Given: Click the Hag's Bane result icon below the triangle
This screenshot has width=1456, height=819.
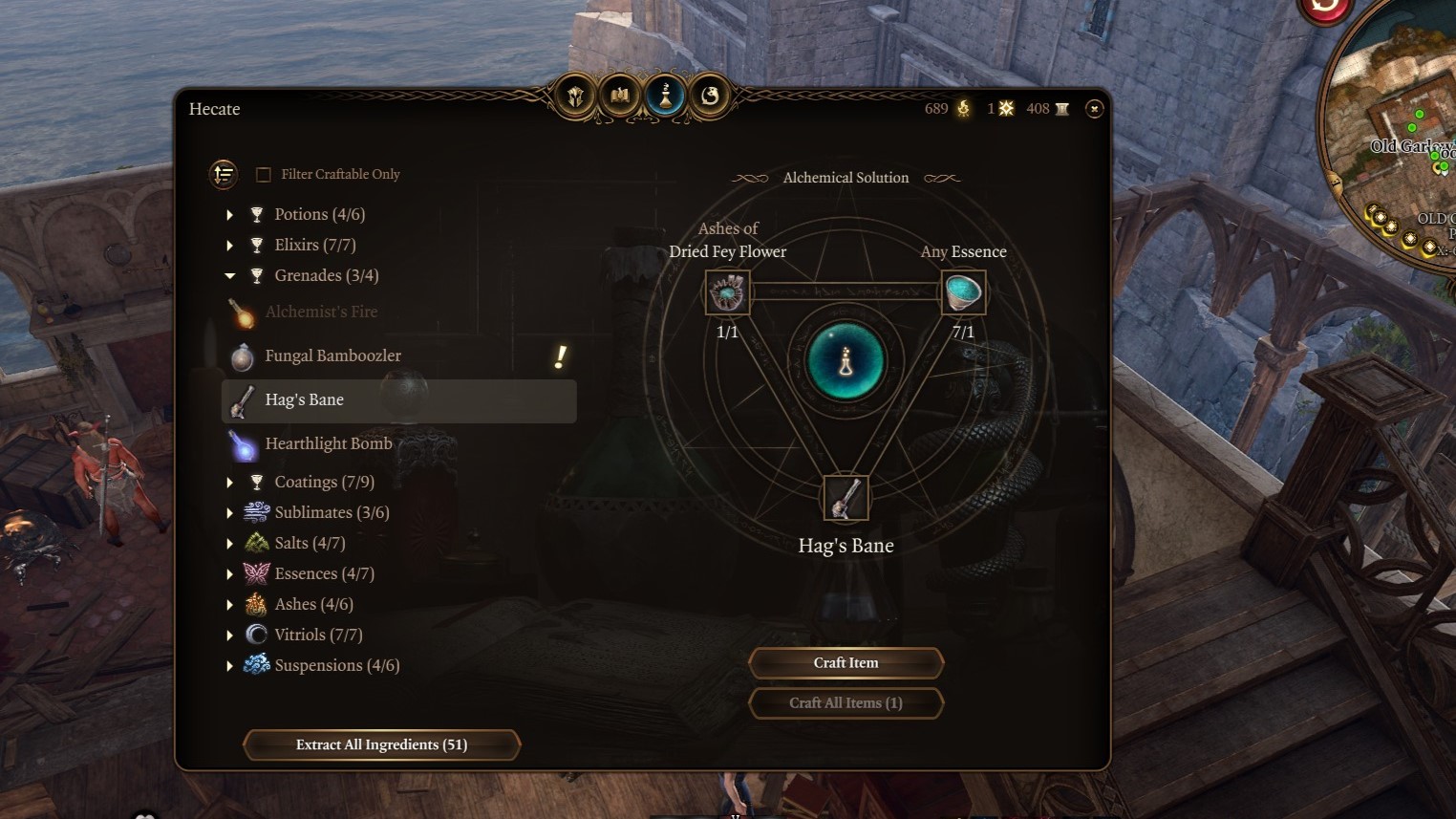Looking at the screenshot, I should 845,497.
